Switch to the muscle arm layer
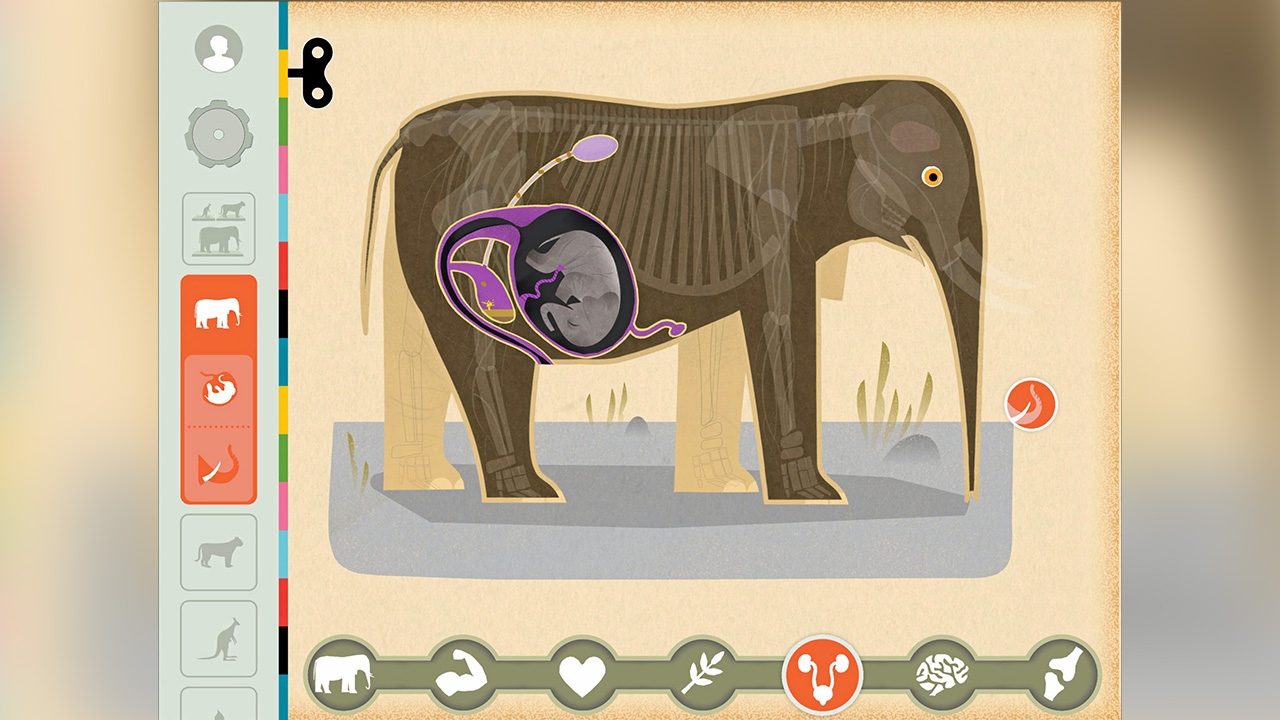This screenshot has height=720, width=1280. pos(461,674)
